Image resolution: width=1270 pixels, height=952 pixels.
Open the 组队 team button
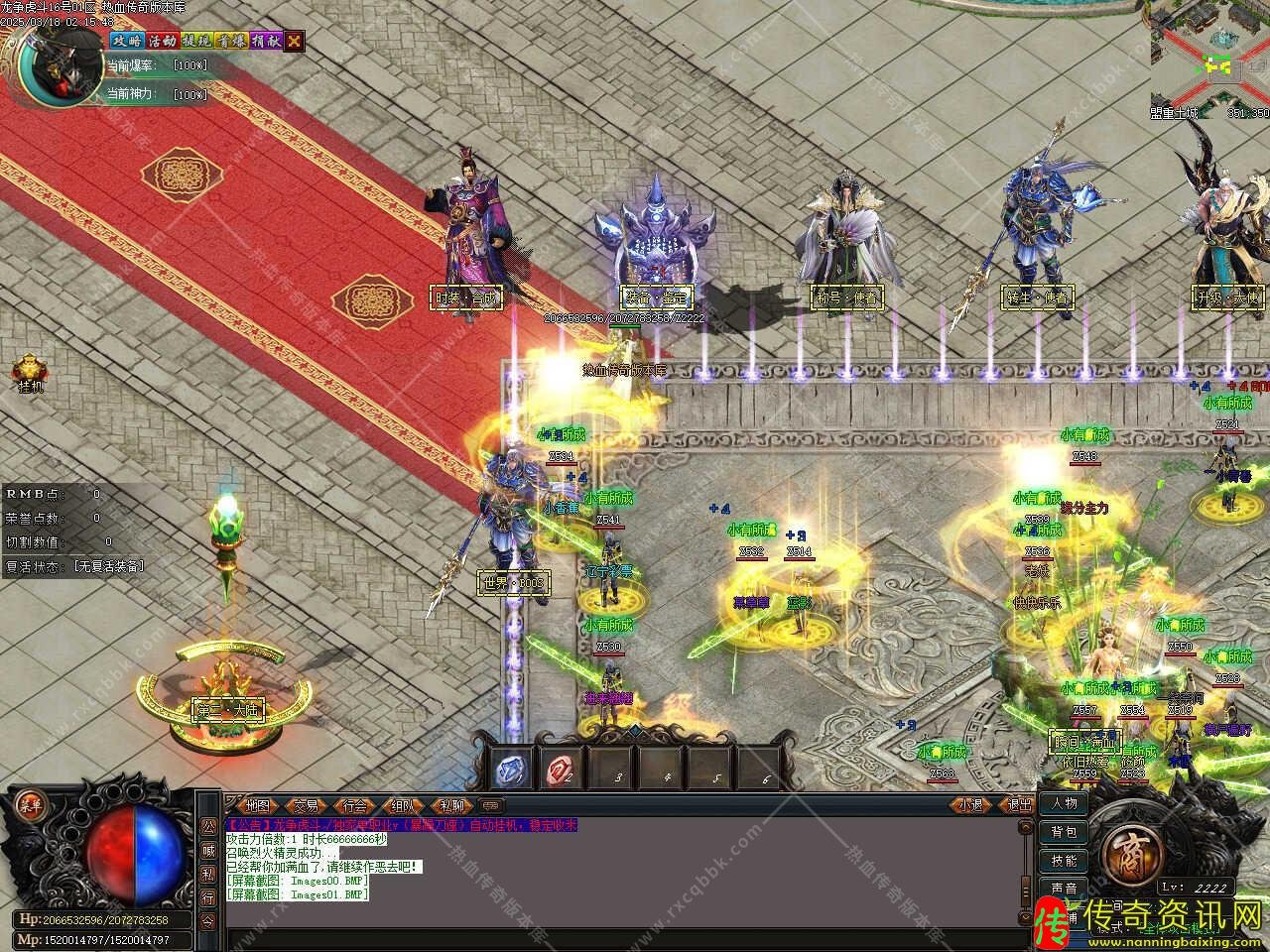(404, 805)
